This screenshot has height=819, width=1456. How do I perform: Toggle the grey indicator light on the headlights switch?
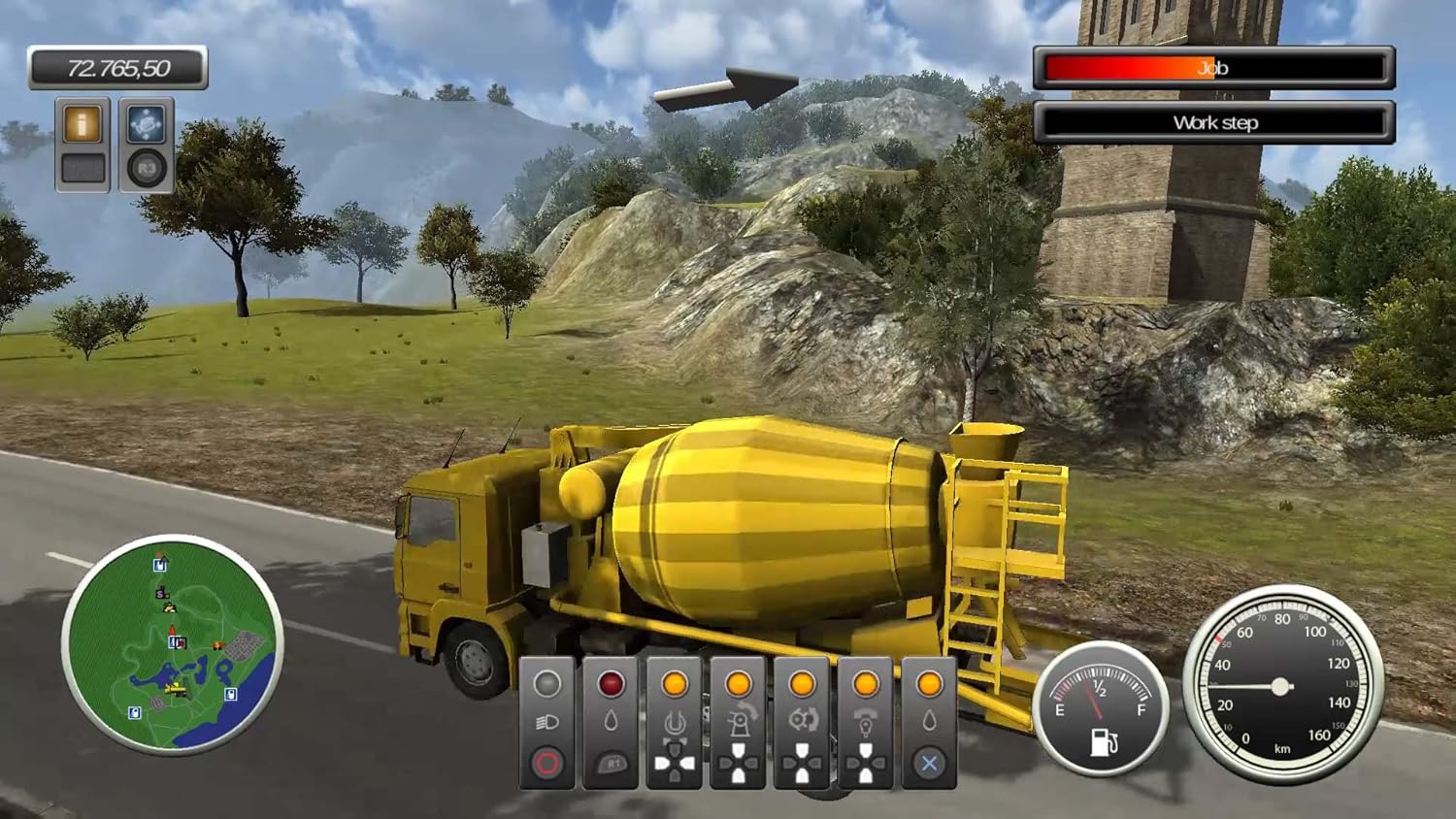(x=547, y=681)
